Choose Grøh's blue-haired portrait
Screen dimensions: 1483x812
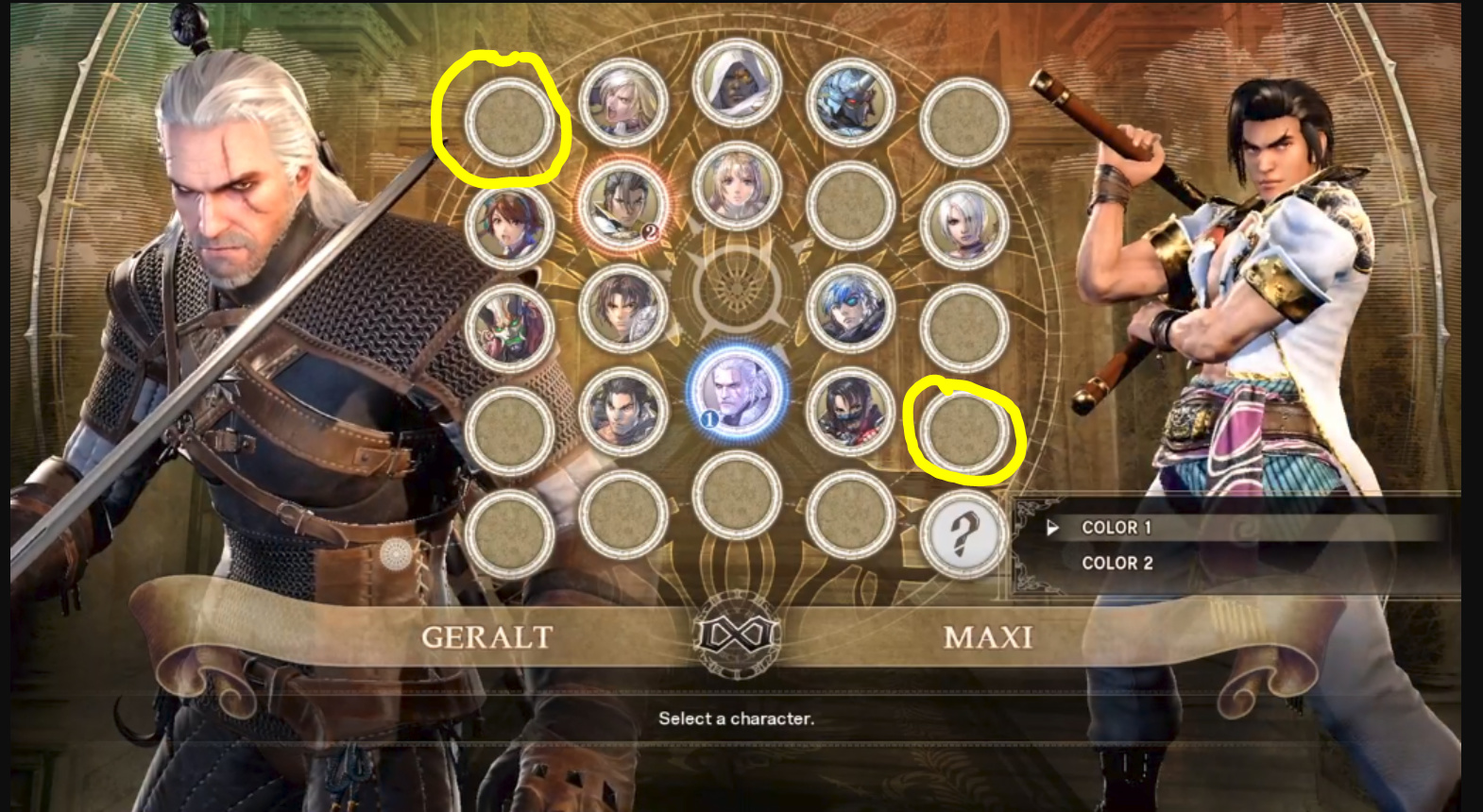pyautogui.click(x=850, y=309)
